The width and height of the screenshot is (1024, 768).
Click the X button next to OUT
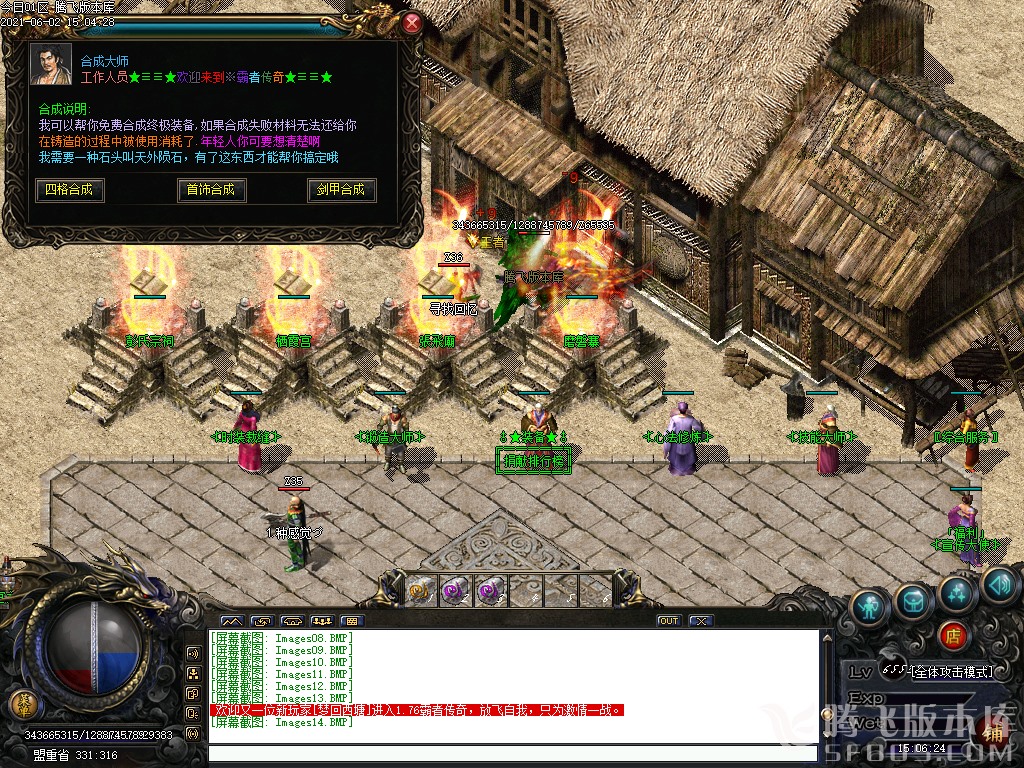coord(701,621)
